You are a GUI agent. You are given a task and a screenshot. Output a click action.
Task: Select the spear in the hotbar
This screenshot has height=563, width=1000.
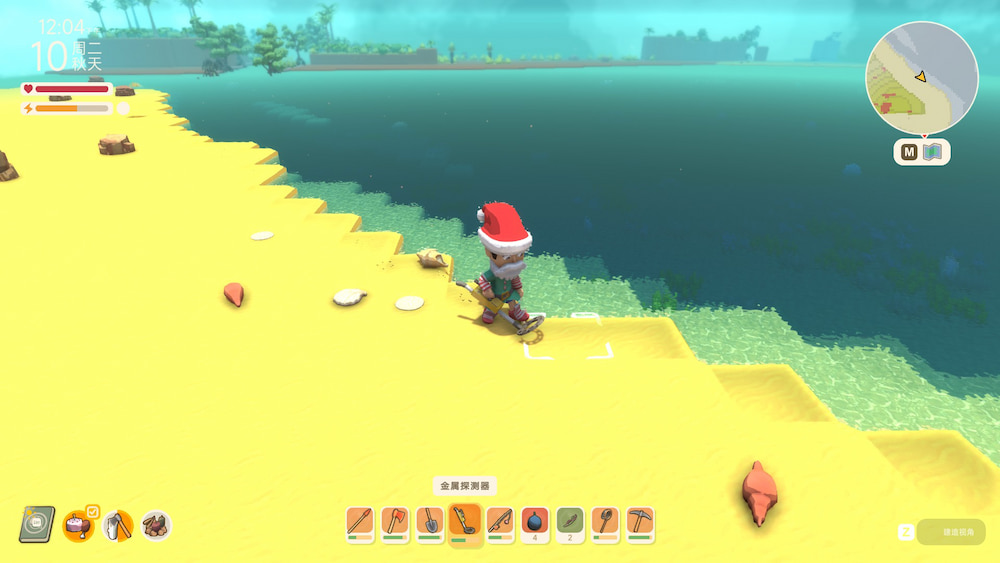coord(360,522)
